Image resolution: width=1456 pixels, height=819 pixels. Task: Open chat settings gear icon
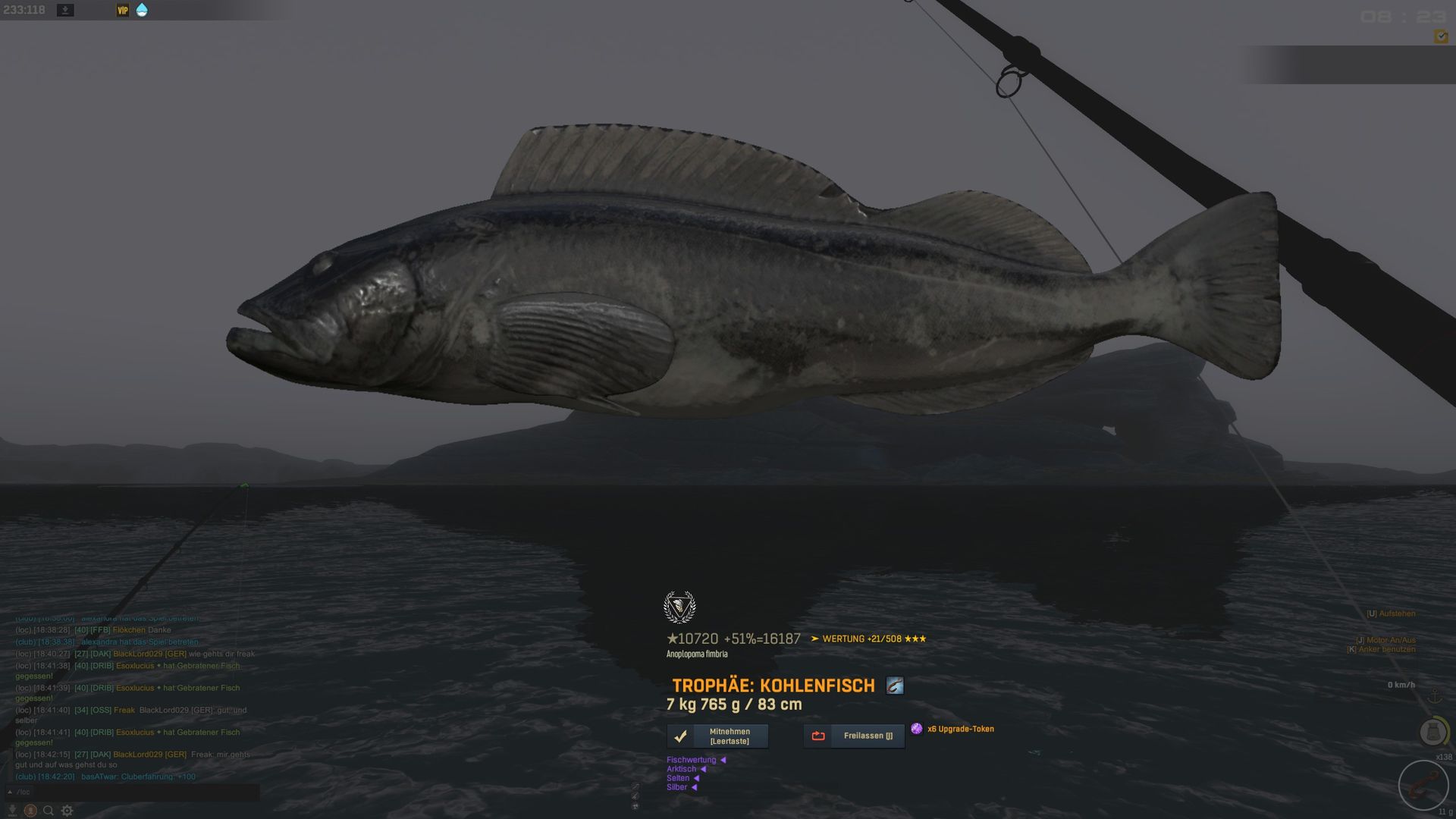(67, 811)
